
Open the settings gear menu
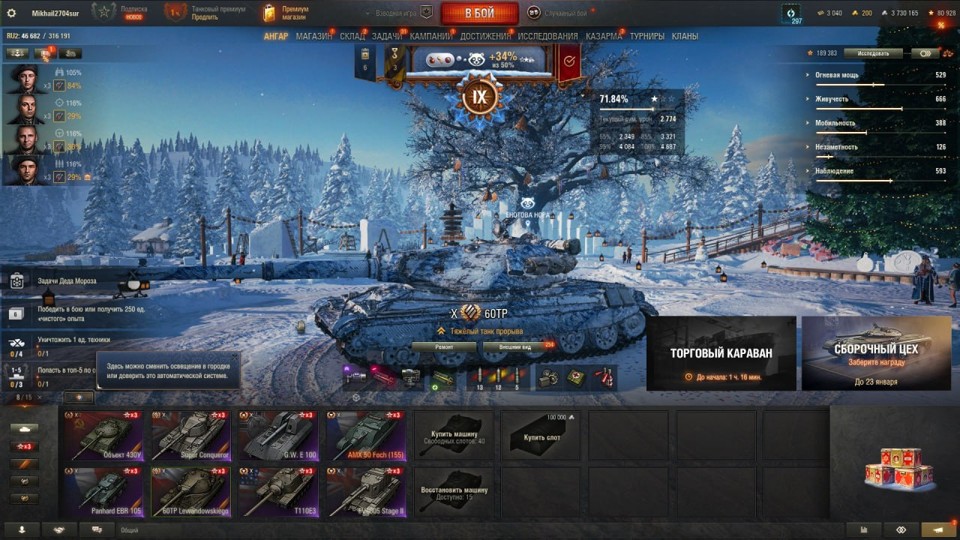pyautogui.click(x=12, y=13)
